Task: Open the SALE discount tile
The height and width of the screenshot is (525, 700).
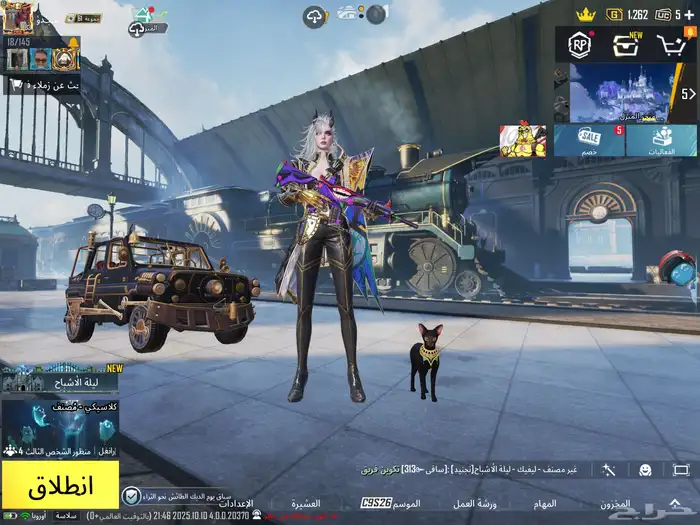Action: tap(590, 141)
